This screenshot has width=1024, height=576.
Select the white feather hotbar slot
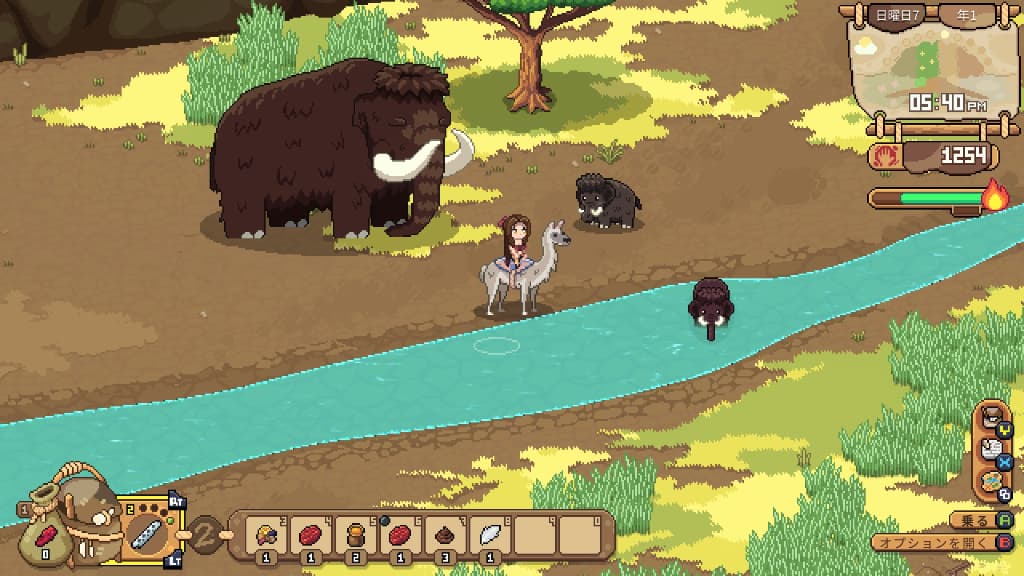click(x=487, y=535)
